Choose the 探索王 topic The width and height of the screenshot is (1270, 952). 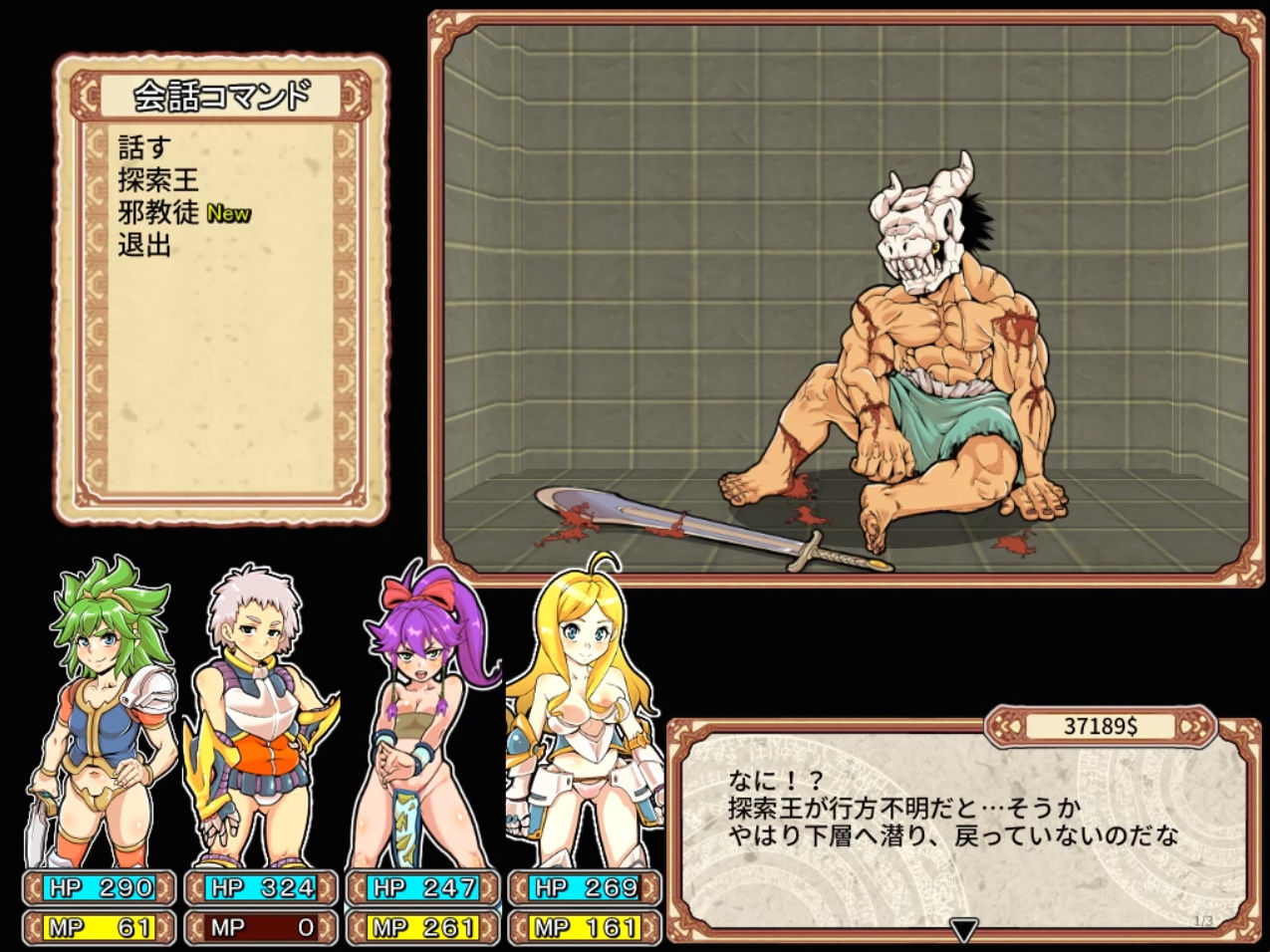pos(159,180)
